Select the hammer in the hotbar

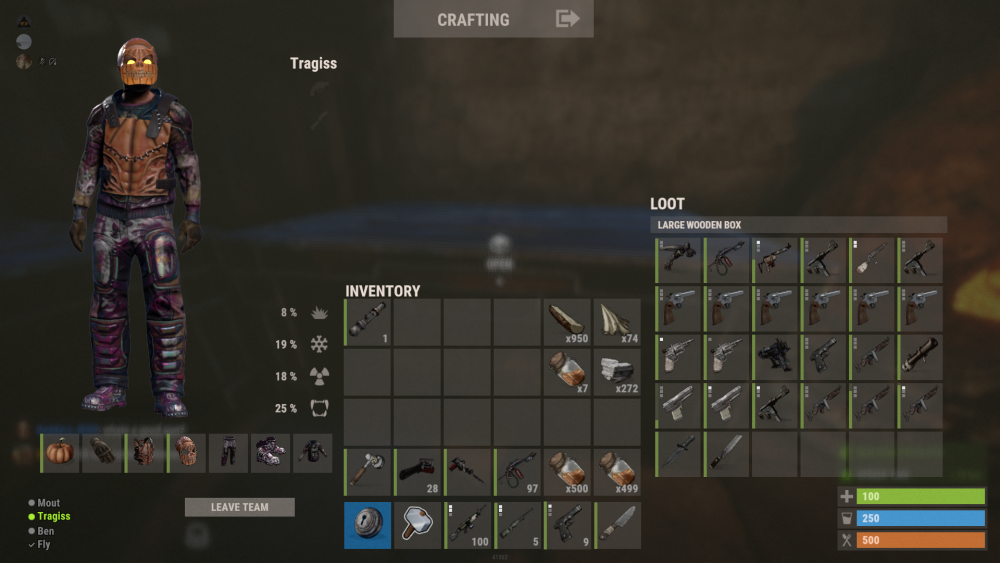coord(418,525)
